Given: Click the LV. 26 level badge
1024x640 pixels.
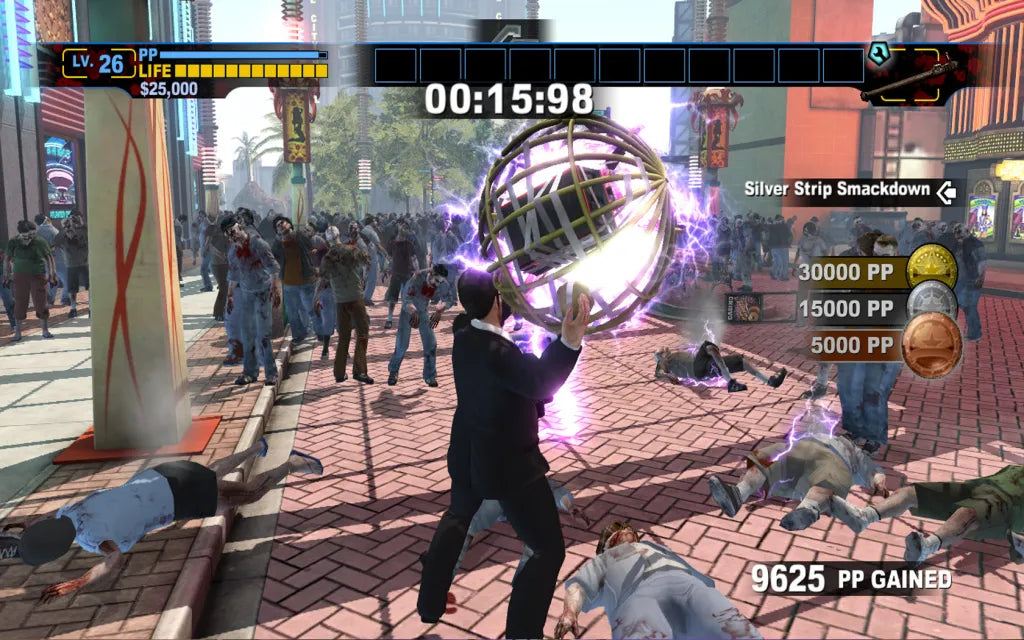Looking at the screenshot, I should [x=101, y=64].
